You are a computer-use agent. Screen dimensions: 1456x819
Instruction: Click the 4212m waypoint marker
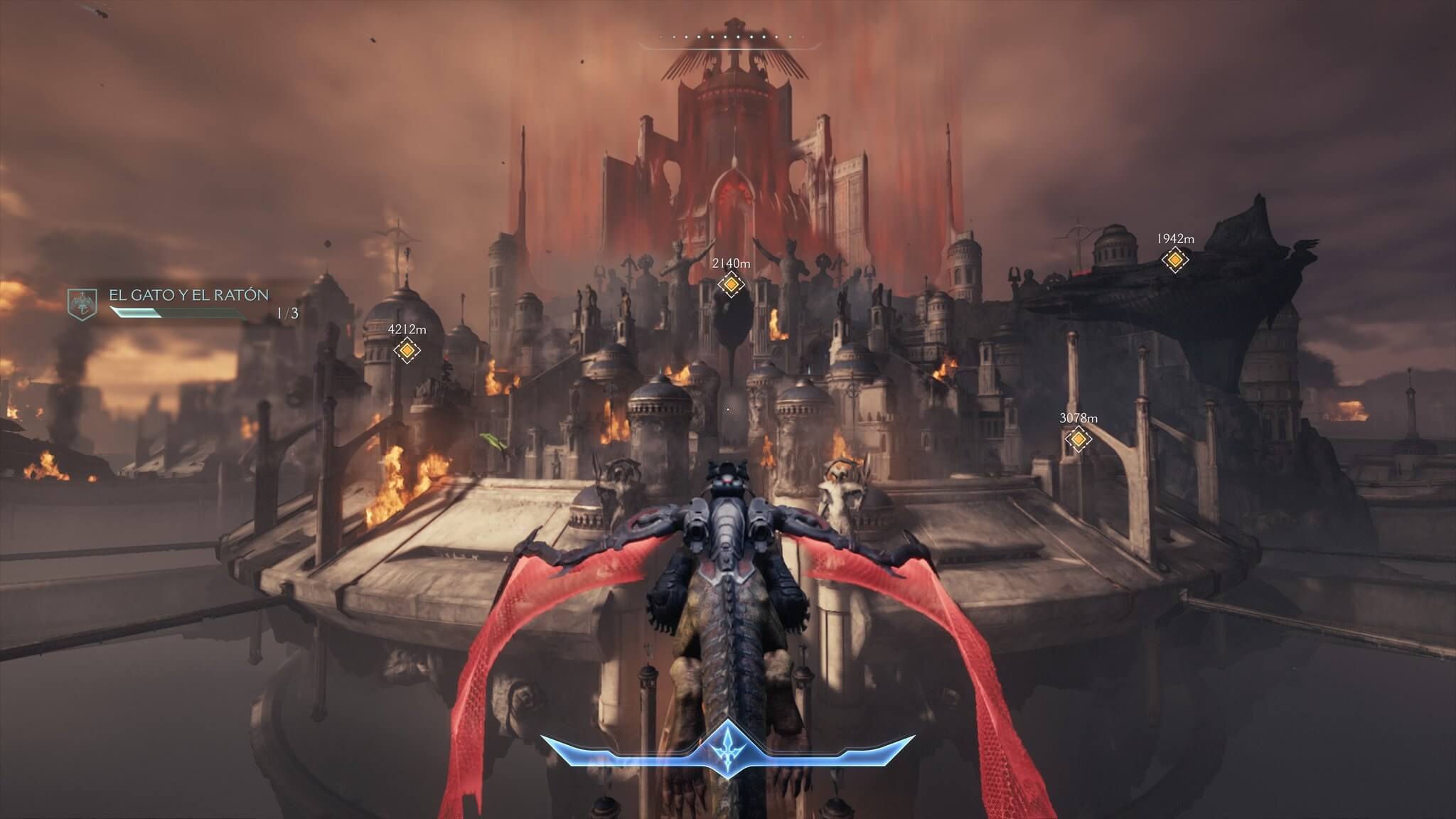point(407,350)
